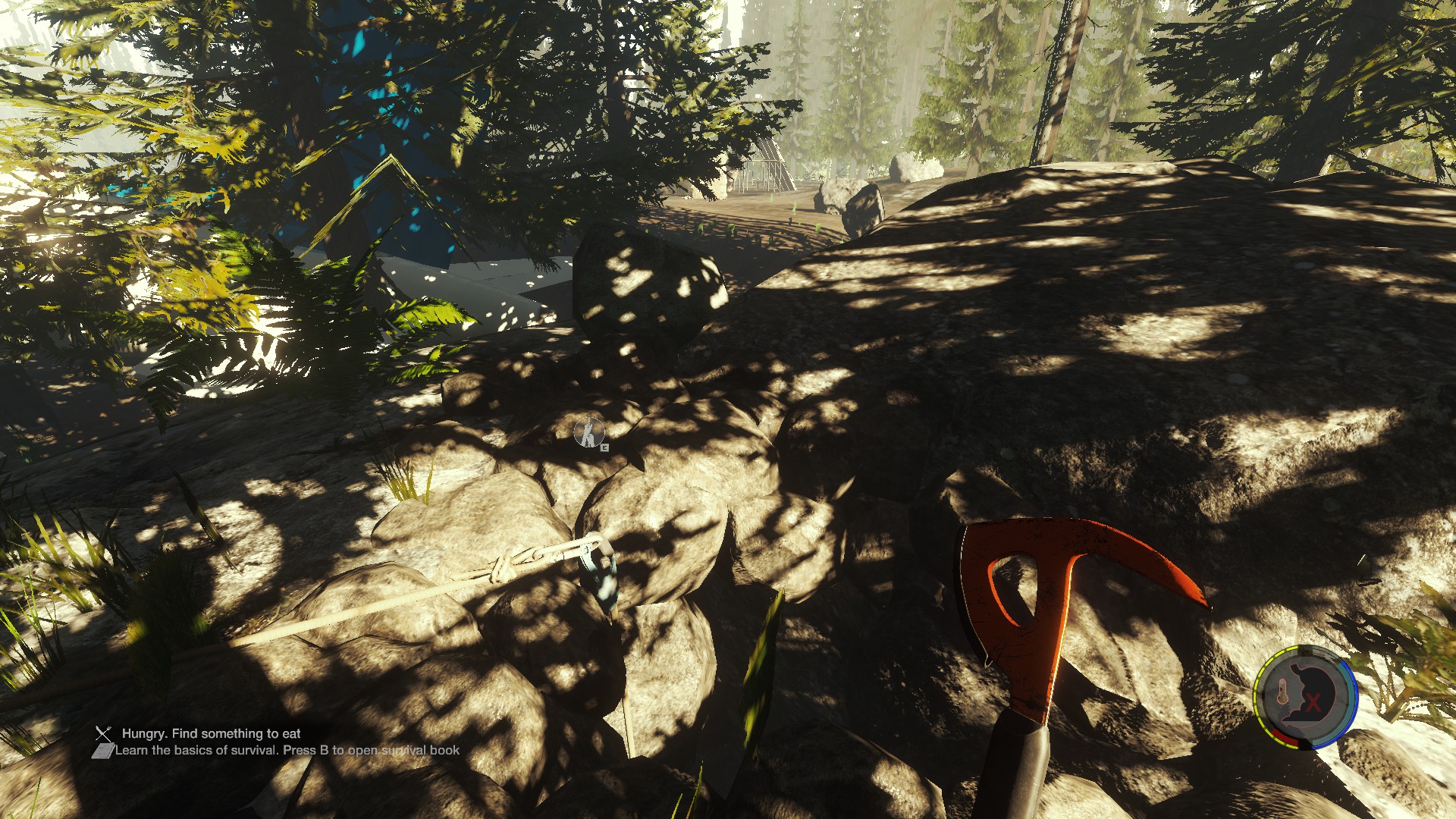Select the fork and knife hunger icon
The image size is (1456, 819).
[x=103, y=733]
